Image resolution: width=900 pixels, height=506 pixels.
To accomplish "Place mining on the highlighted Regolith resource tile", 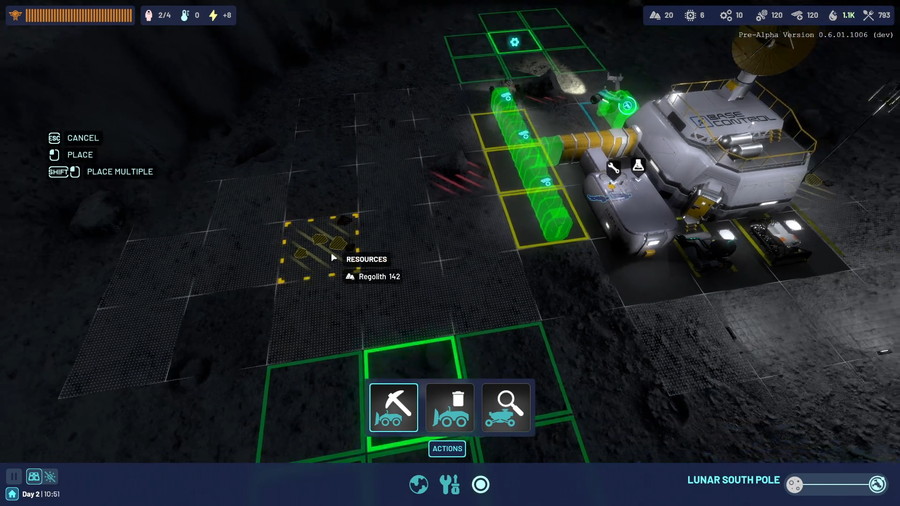I will (320, 247).
